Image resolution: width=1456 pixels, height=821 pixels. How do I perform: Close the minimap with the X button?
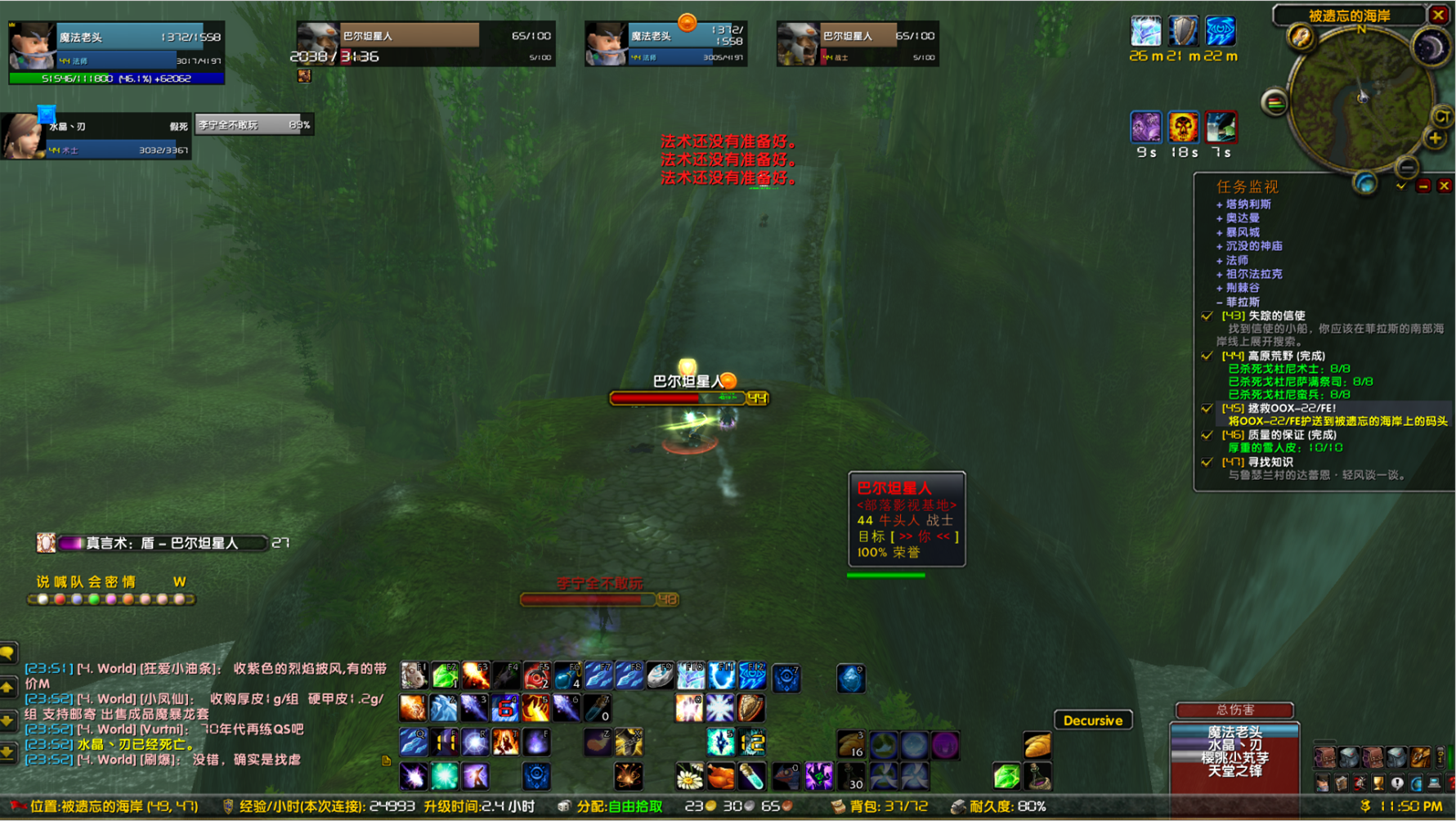pos(1438,15)
